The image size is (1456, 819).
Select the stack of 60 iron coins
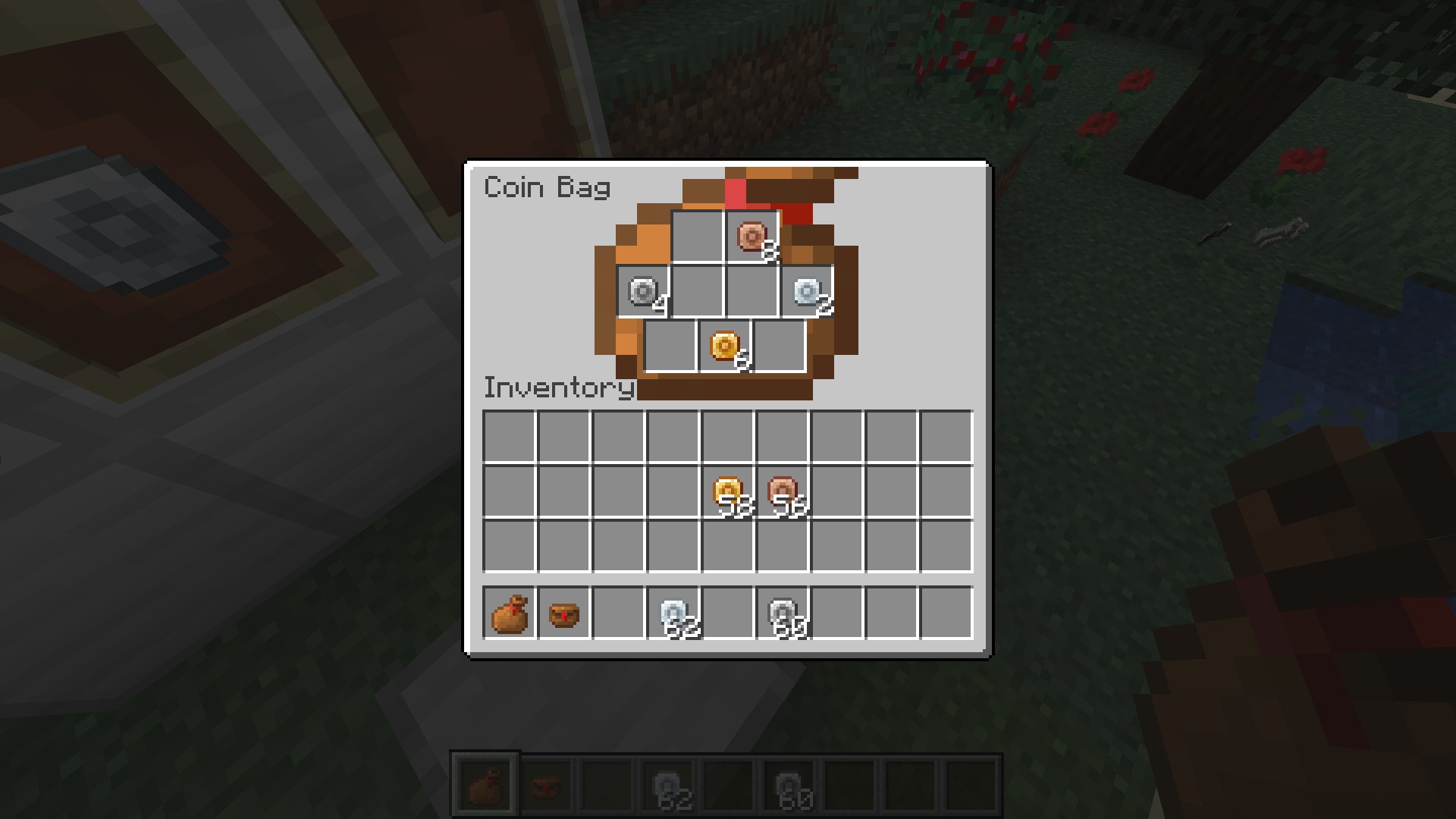(x=783, y=613)
